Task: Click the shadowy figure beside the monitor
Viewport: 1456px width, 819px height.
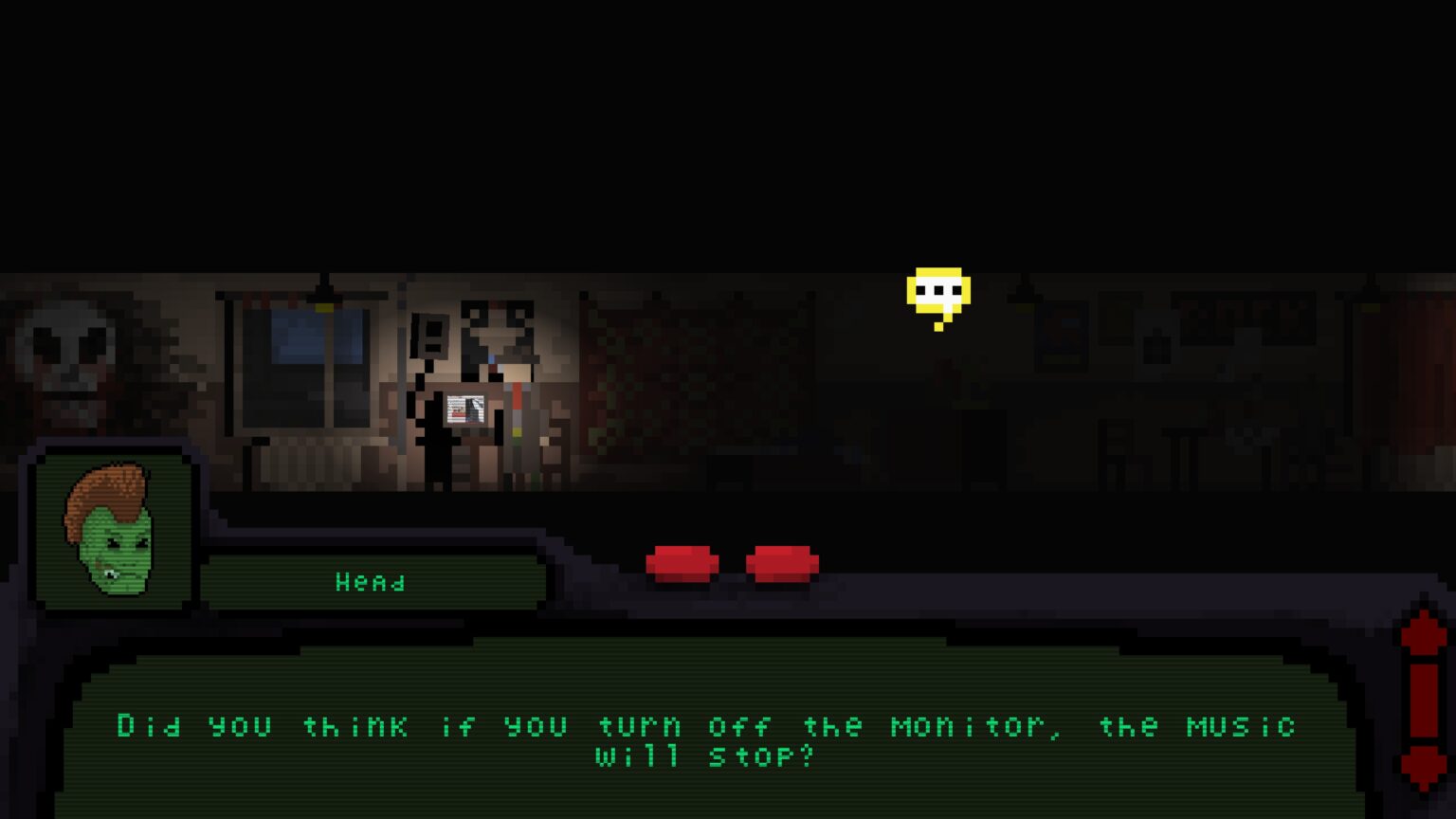Action: (440, 431)
